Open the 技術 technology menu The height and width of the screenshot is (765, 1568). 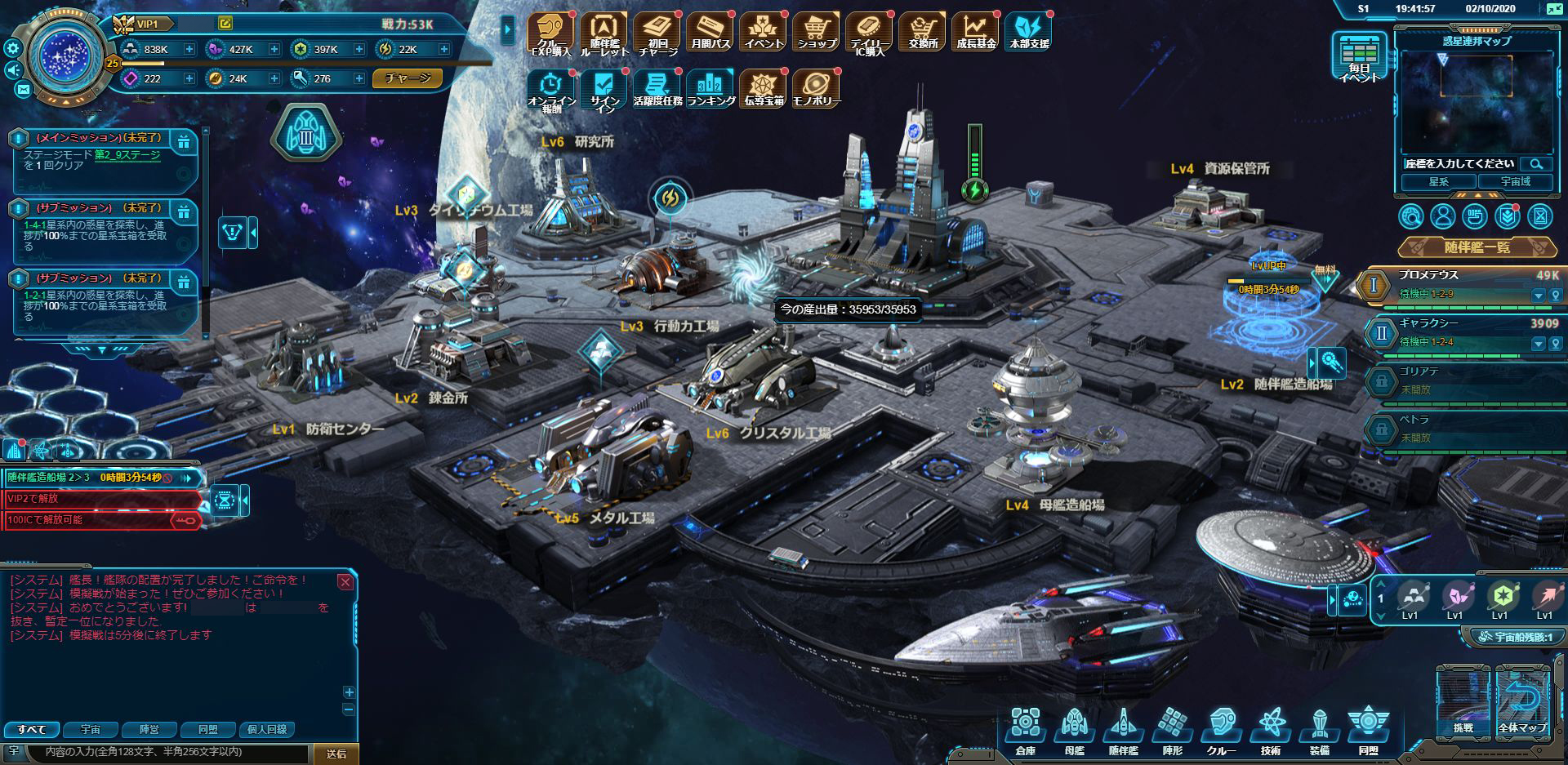(1271, 731)
